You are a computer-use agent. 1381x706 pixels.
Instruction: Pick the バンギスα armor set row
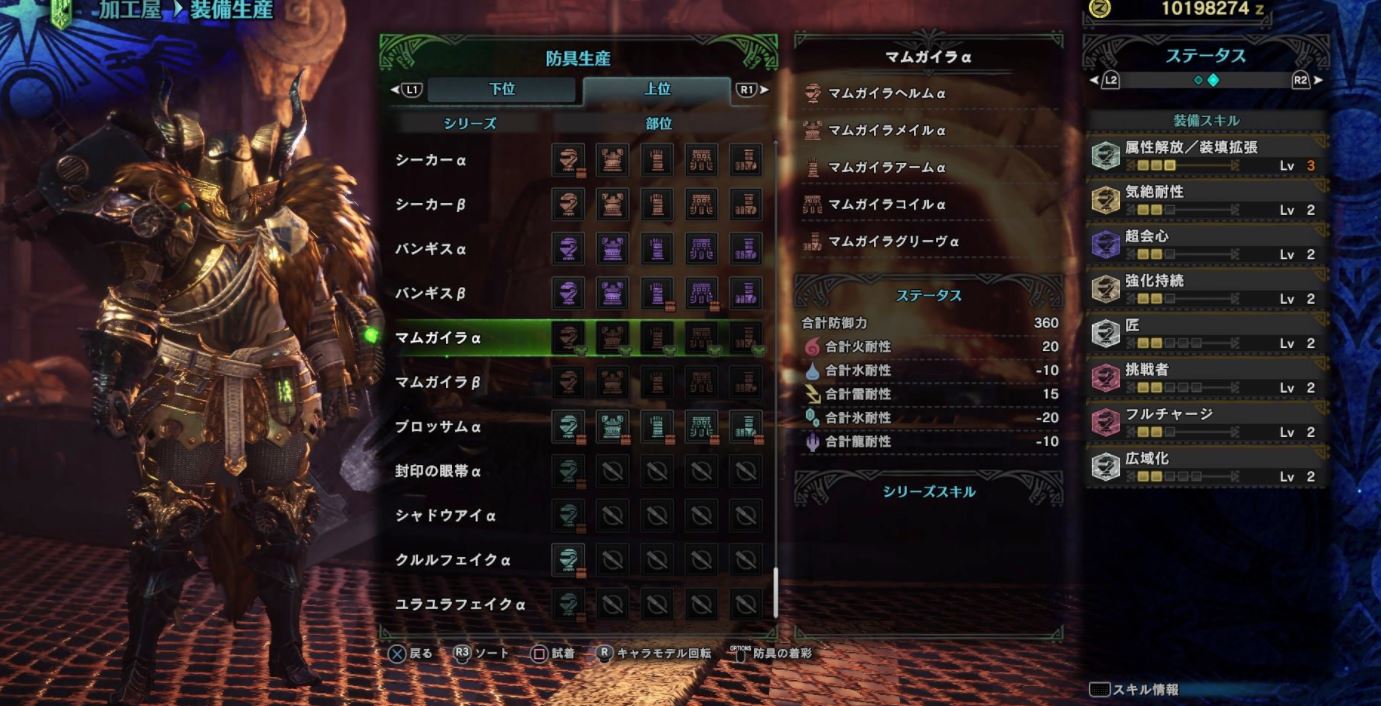pos(430,249)
